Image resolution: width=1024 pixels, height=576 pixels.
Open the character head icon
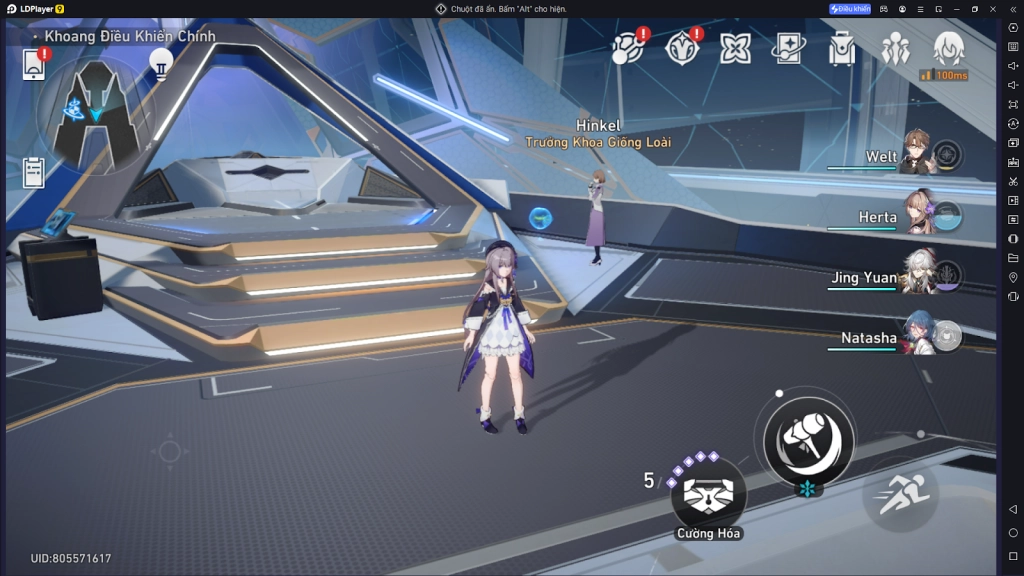tap(948, 47)
